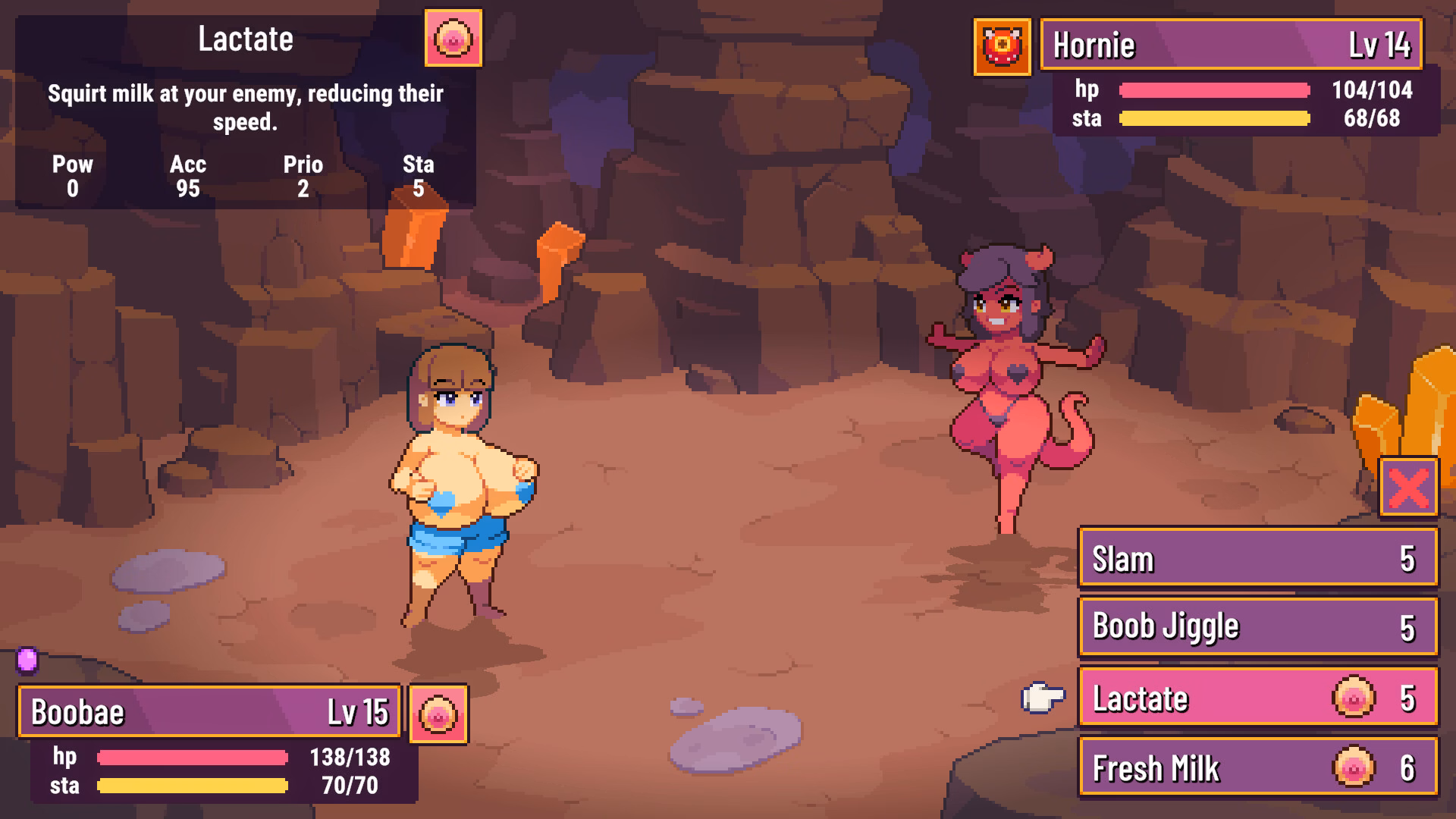Select the Slam attack

pos(1257,559)
